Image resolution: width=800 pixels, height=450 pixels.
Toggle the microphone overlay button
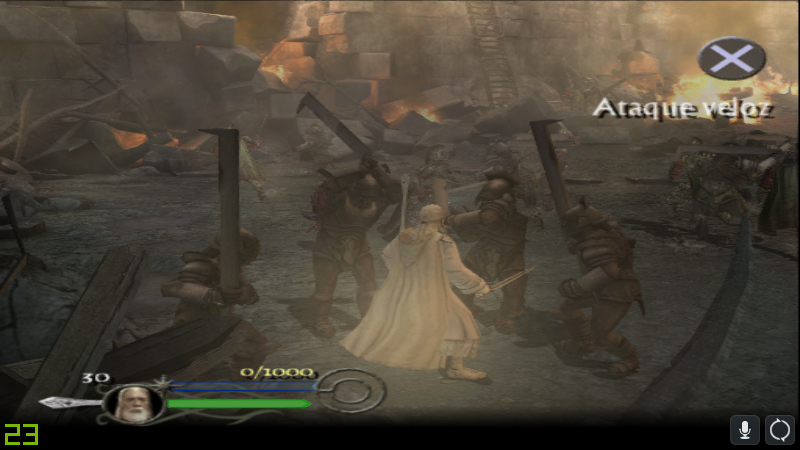pyautogui.click(x=744, y=430)
